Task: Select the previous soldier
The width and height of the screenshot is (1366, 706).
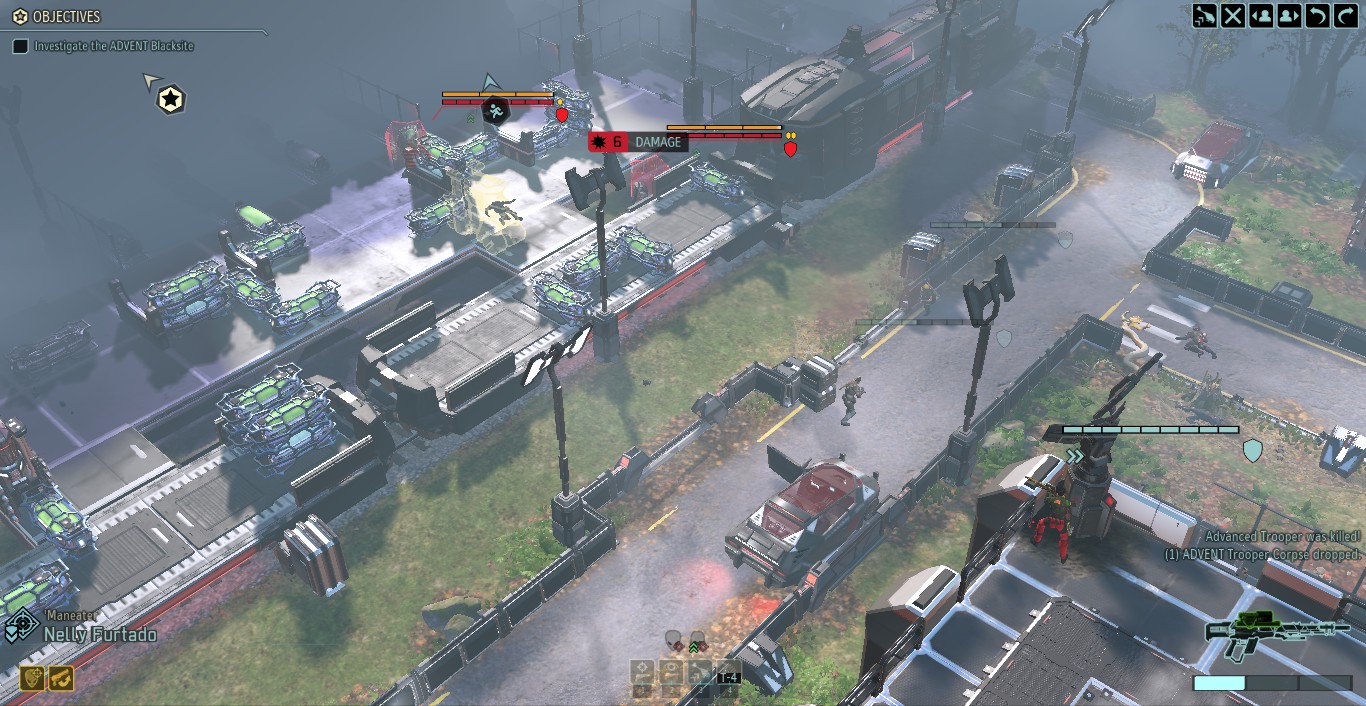Action: (x=1261, y=16)
